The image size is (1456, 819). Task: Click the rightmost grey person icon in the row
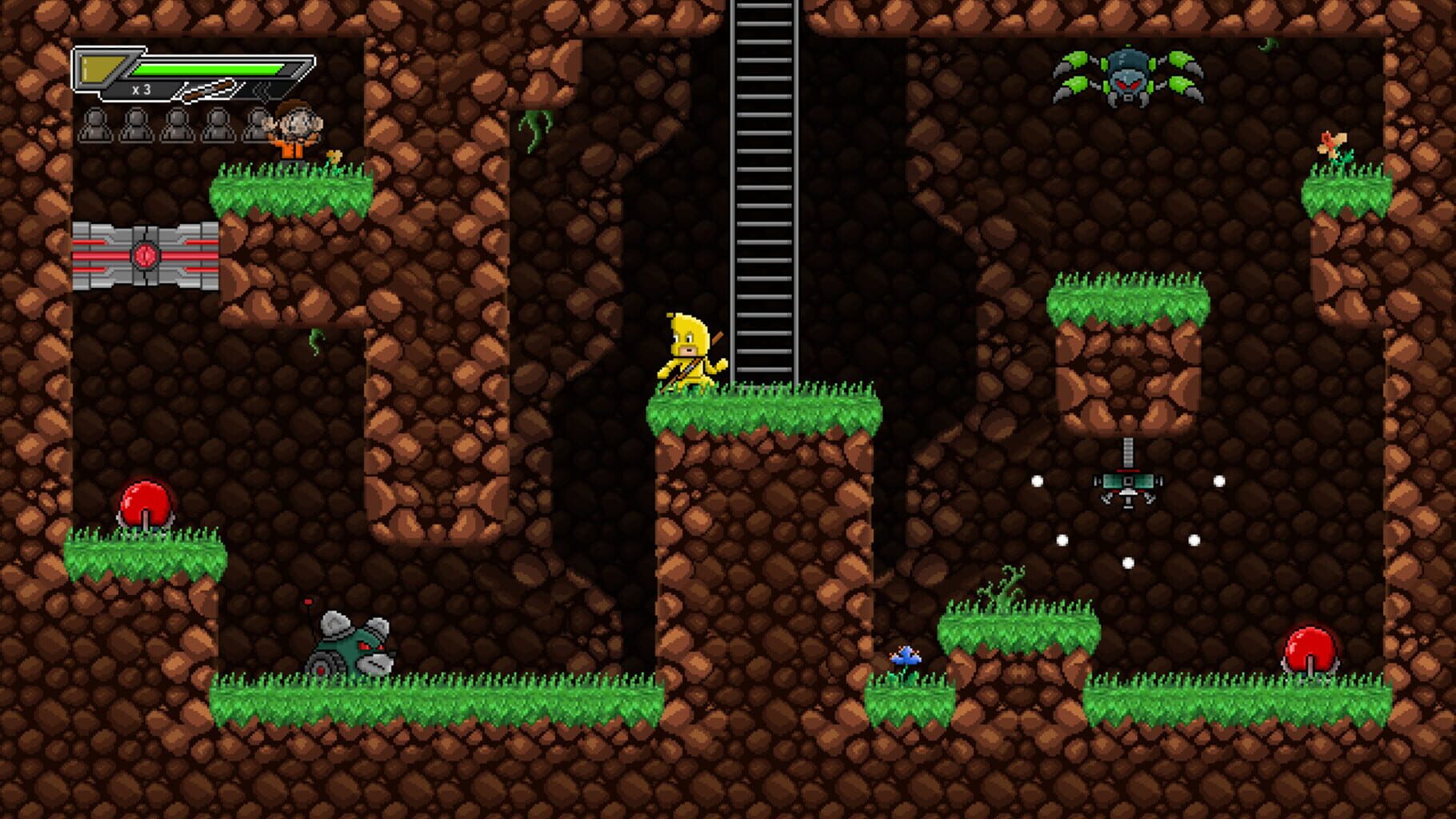[258, 126]
